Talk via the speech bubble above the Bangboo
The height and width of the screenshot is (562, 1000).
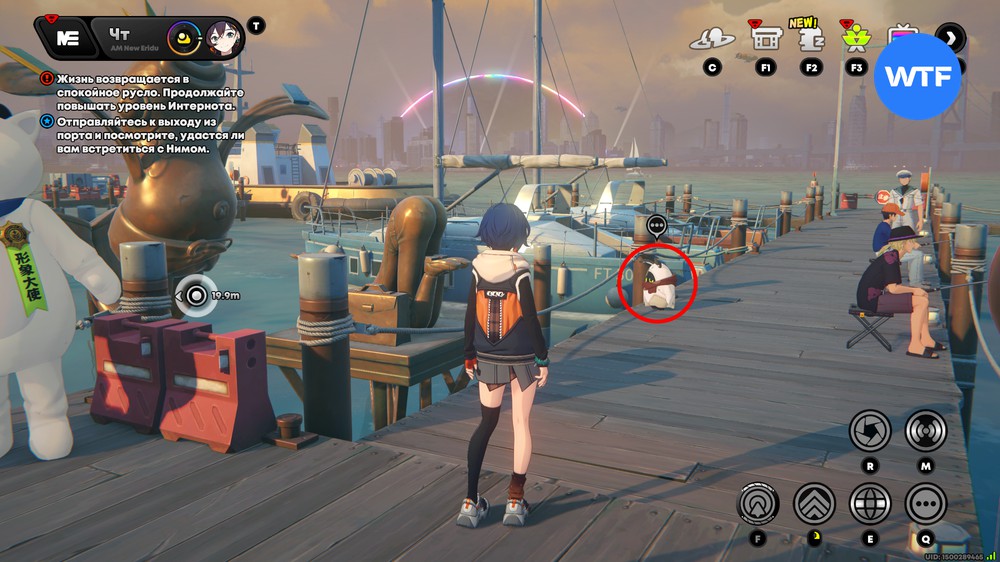click(x=657, y=226)
